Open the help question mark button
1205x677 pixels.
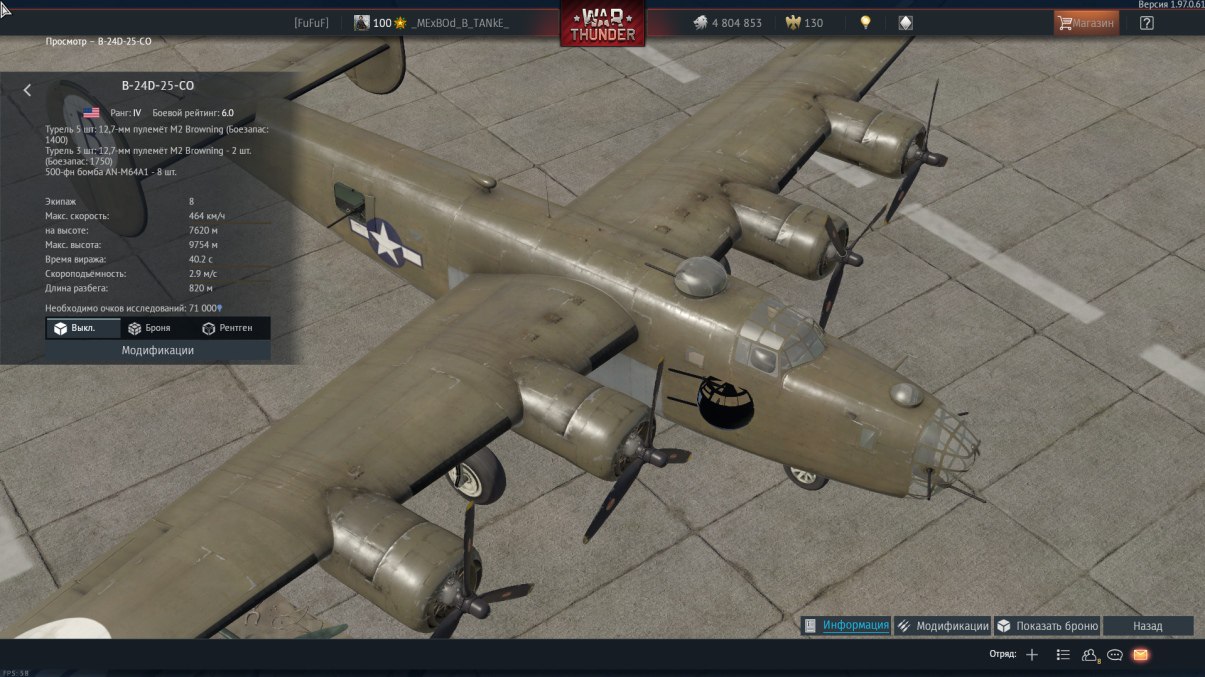1146,23
